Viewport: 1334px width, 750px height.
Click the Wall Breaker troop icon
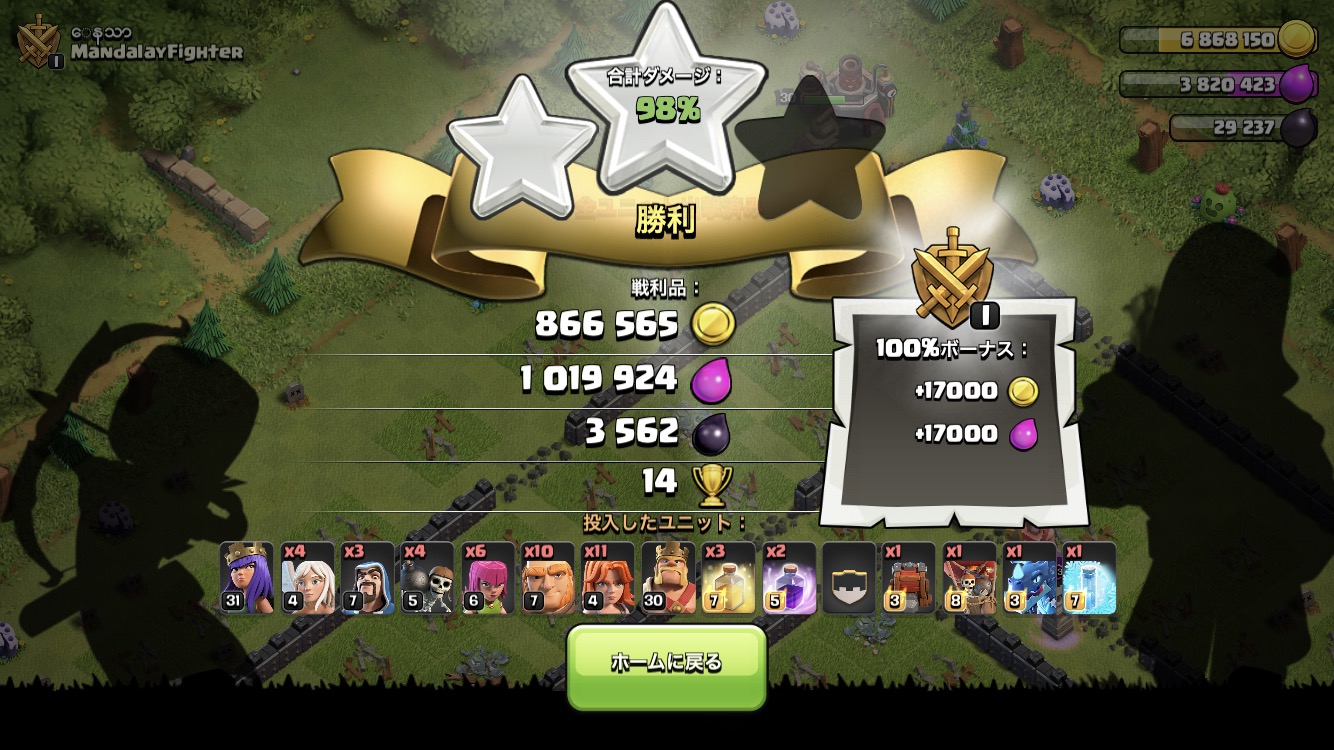click(427, 578)
